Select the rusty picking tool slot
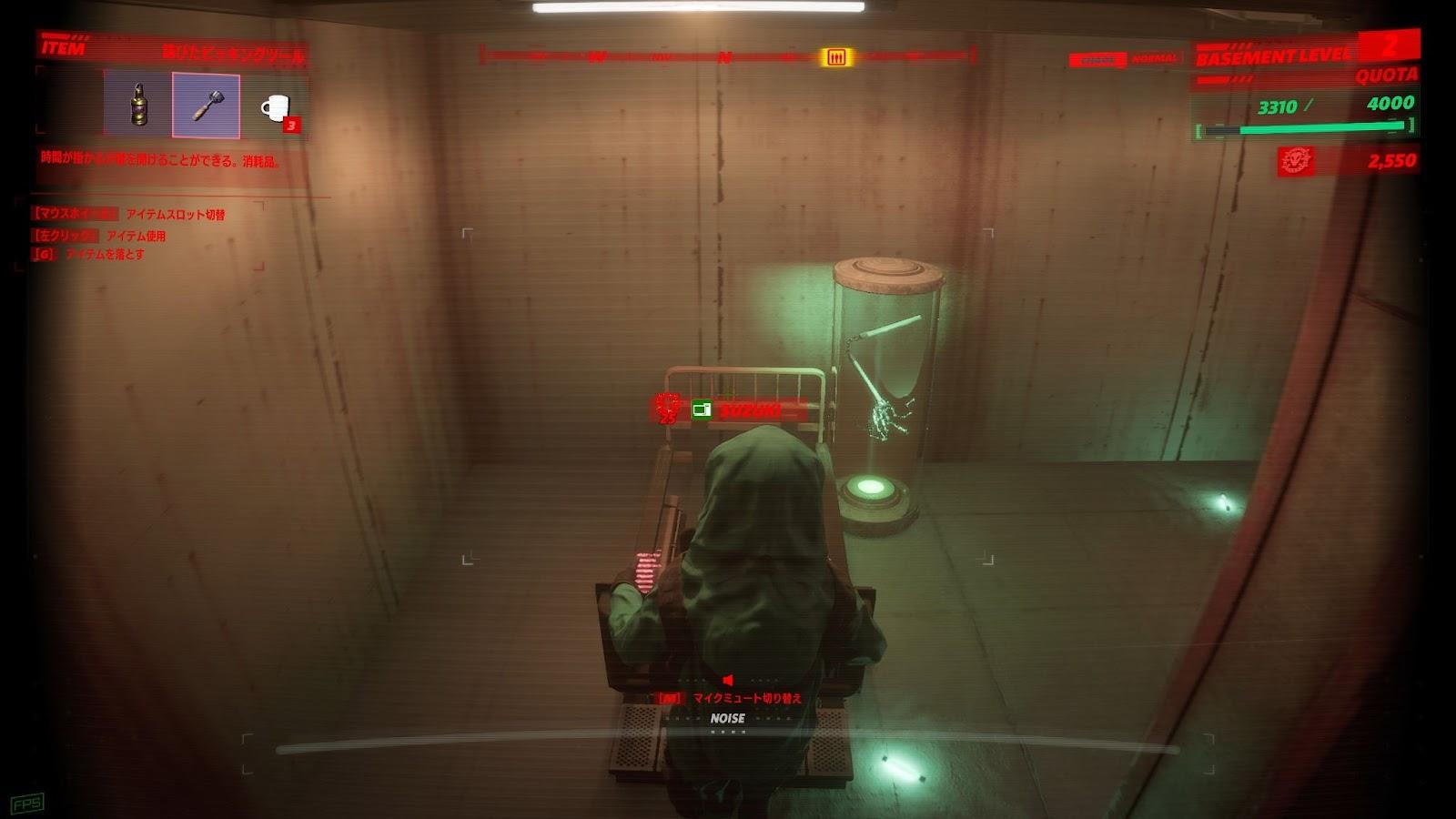1456x819 pixels. 206,106
